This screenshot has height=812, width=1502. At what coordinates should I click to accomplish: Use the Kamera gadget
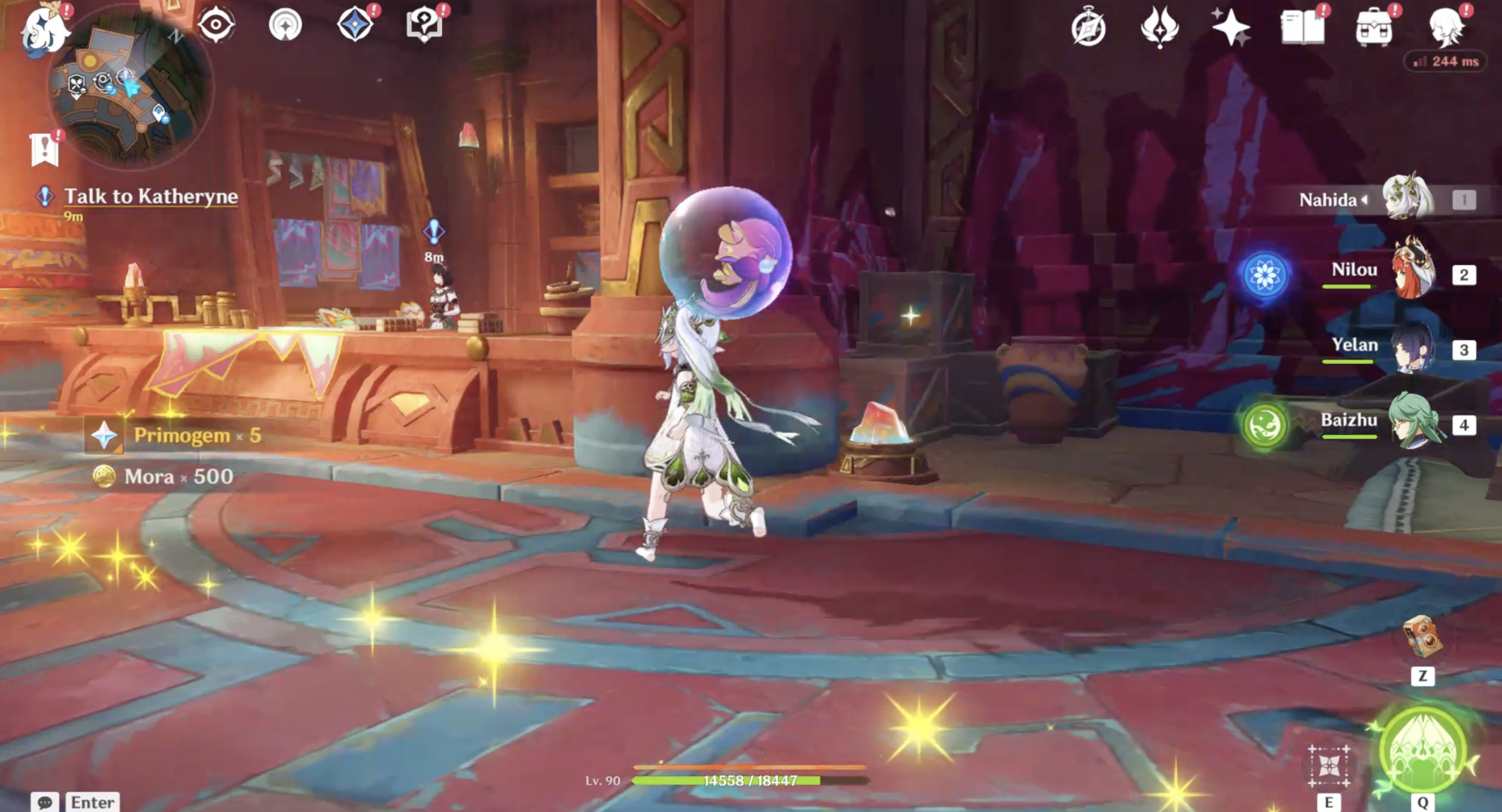(1422, 638)
